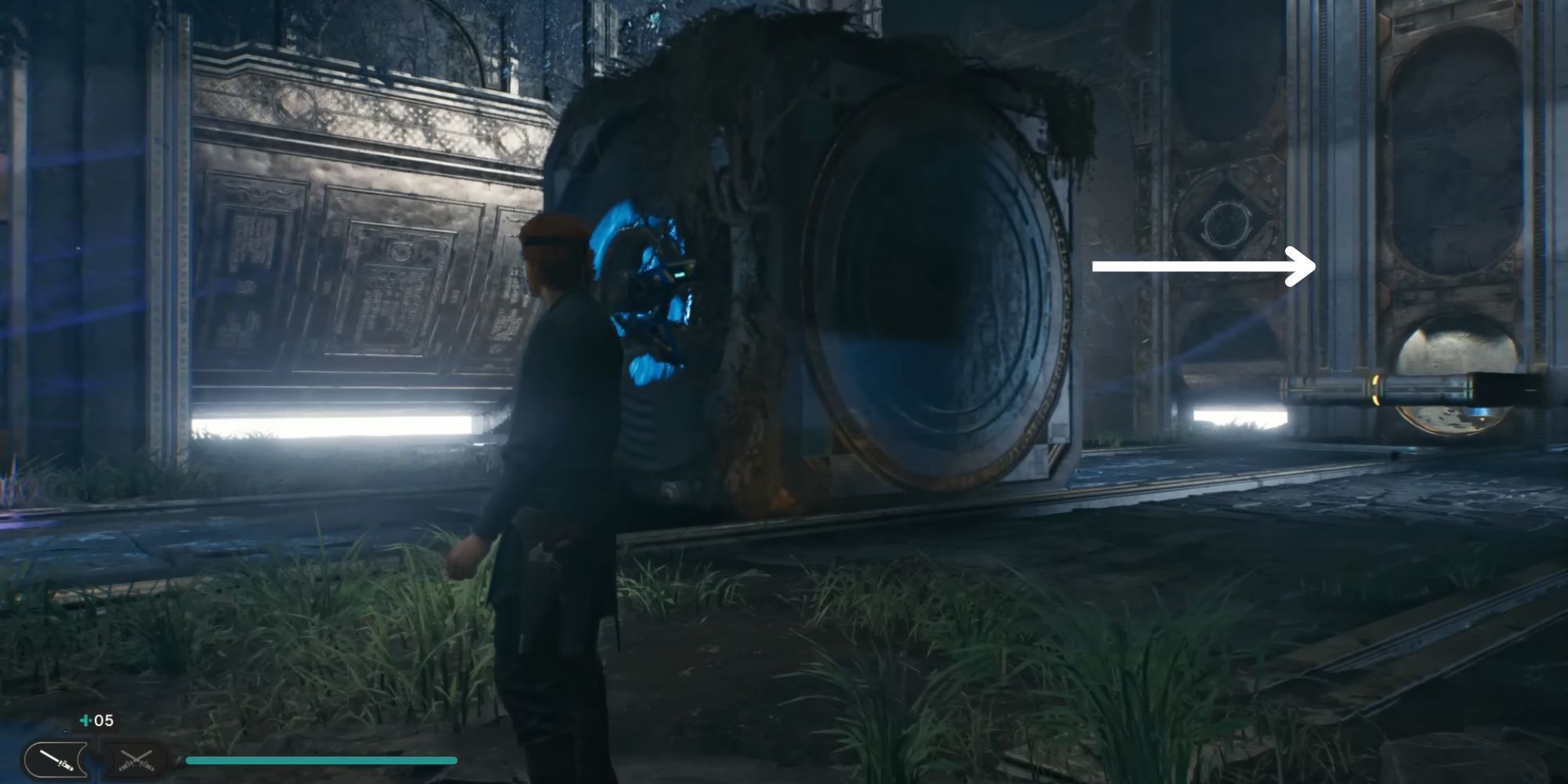Toggle the stim counter display panel
Viewport: 1568px width, 784px height.
[x=93, y=719]
